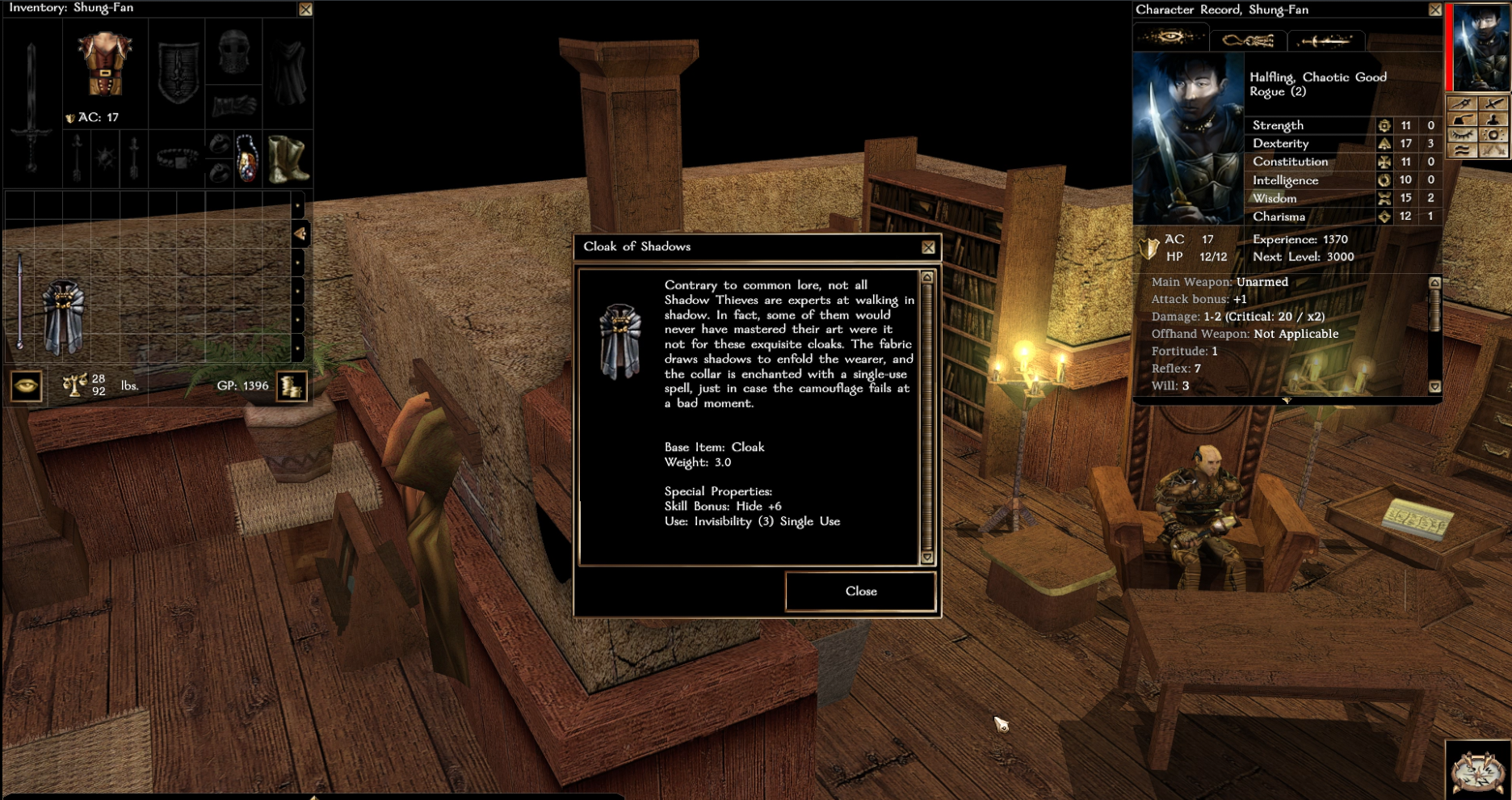The image size is (1512, 800).
Task: Pick the thin wand in the backpack grid
Action: pyautogui.click(x=19, y=301)
